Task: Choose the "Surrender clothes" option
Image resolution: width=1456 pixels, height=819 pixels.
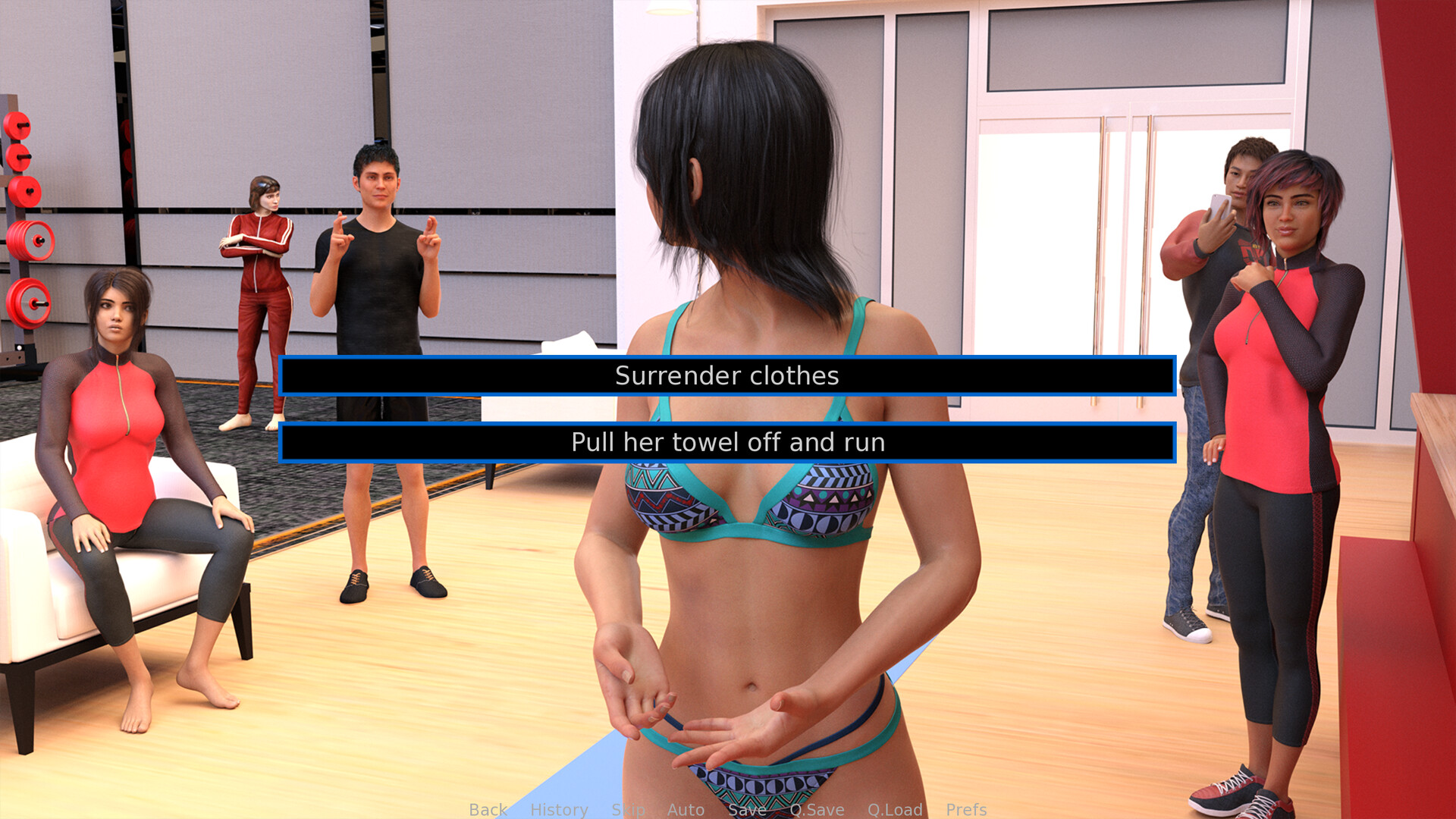Action: click(727, 375)
